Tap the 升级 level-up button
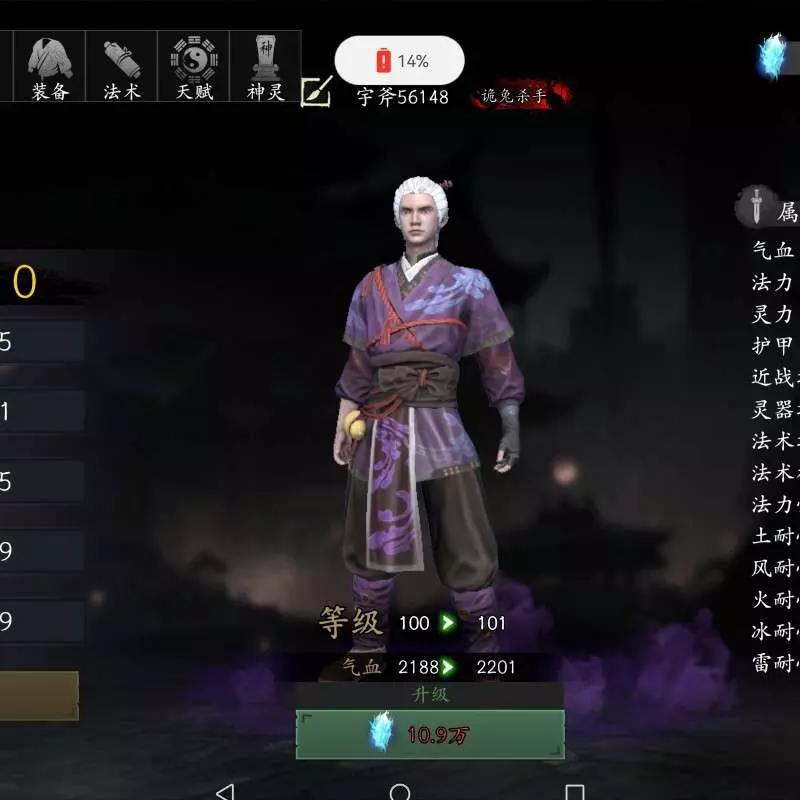The width and height of the screenshot is (800, 800). pyautogui.click(x=430, y=733)
